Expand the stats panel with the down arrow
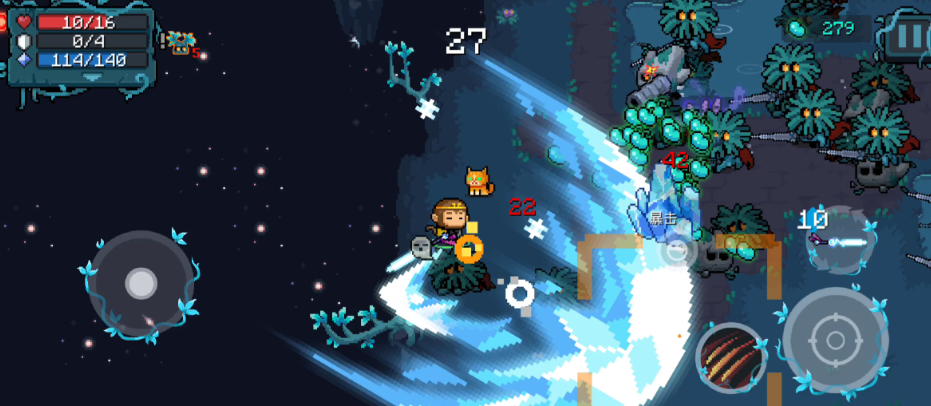The width and height of the screenshot is (931, 406). [92, 77]
